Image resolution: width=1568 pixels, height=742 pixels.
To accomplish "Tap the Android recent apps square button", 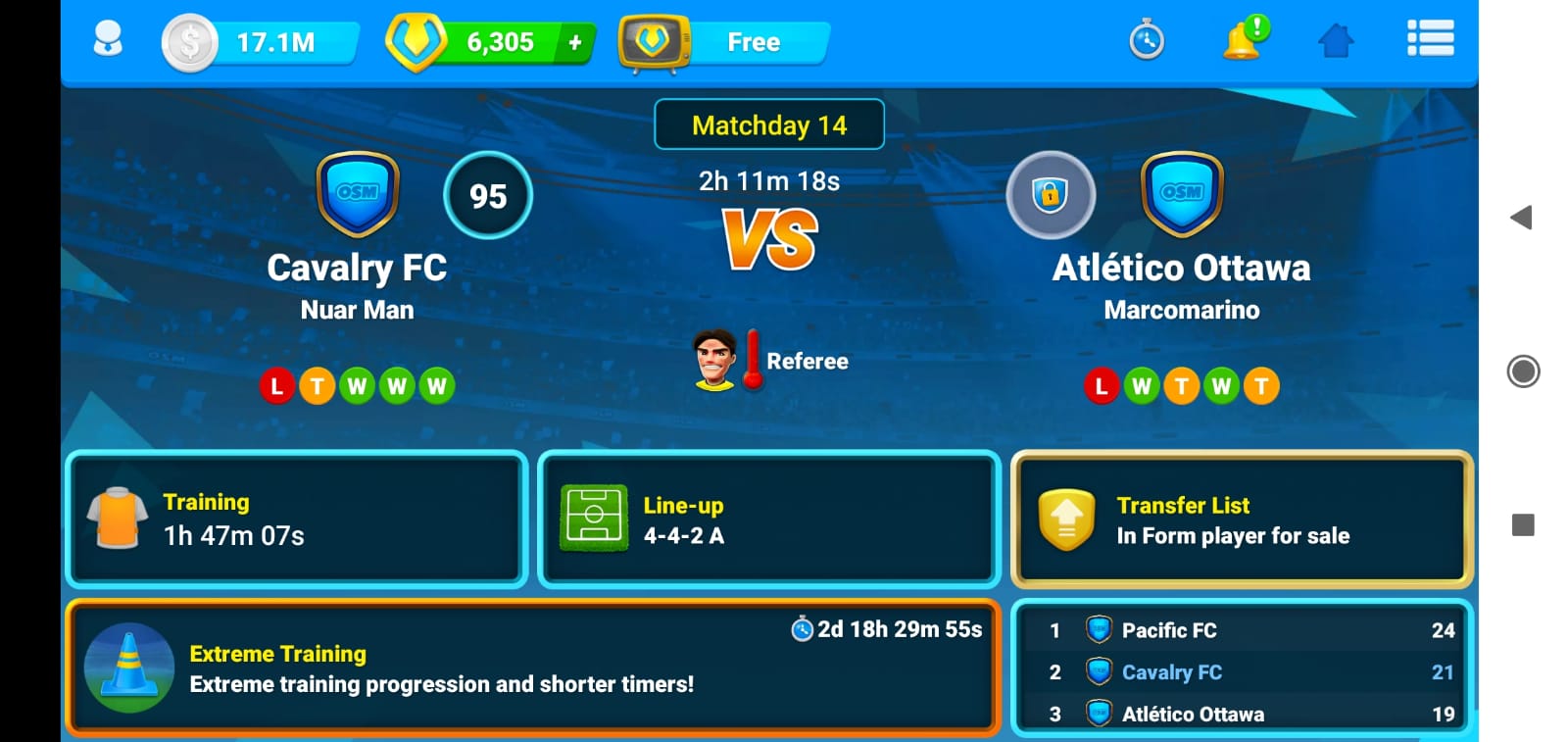I will 1523,525.
